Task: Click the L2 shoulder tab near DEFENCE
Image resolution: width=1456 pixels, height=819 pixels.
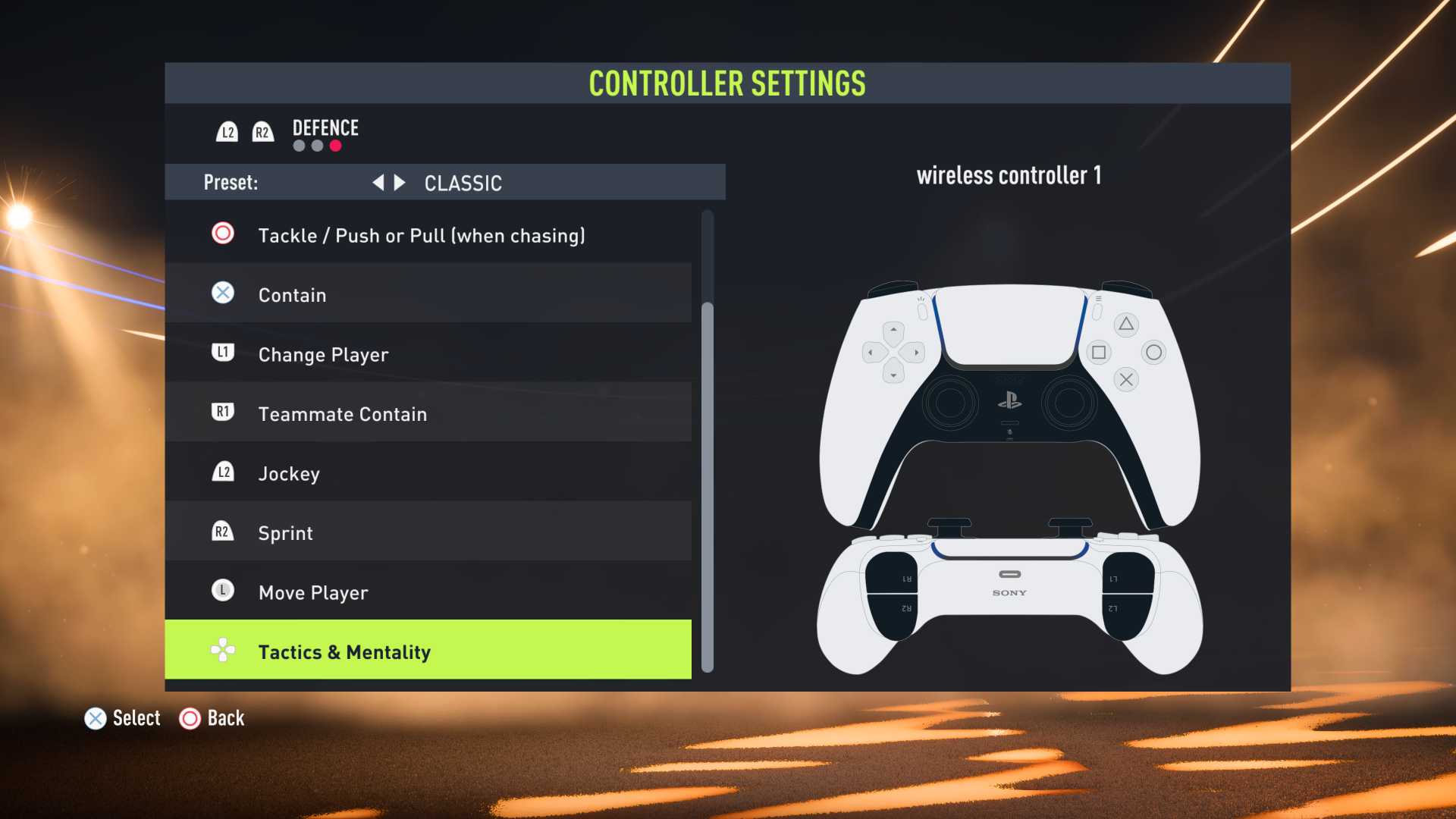Action: coord(227,130)
